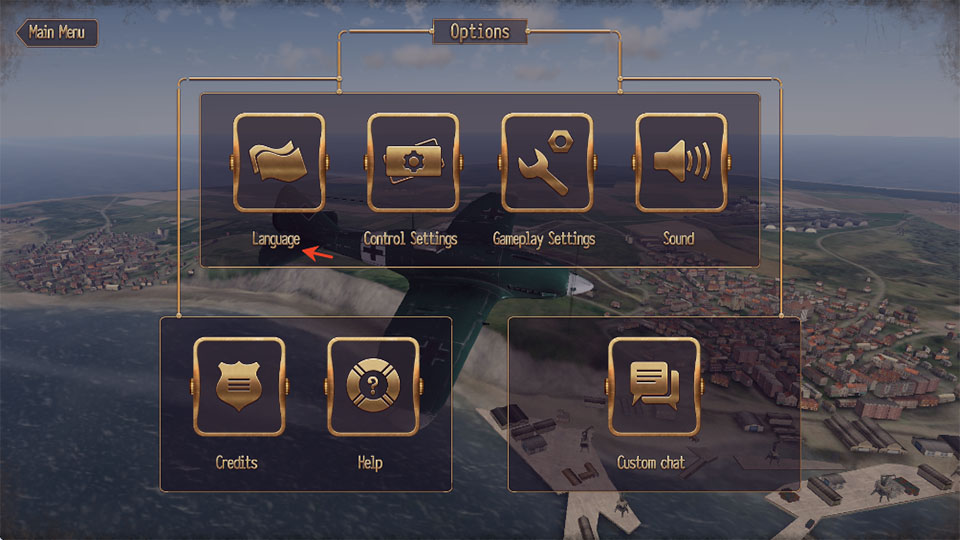Show the Credits badge icon
The image size is (960, 540).
click(238, 386)
